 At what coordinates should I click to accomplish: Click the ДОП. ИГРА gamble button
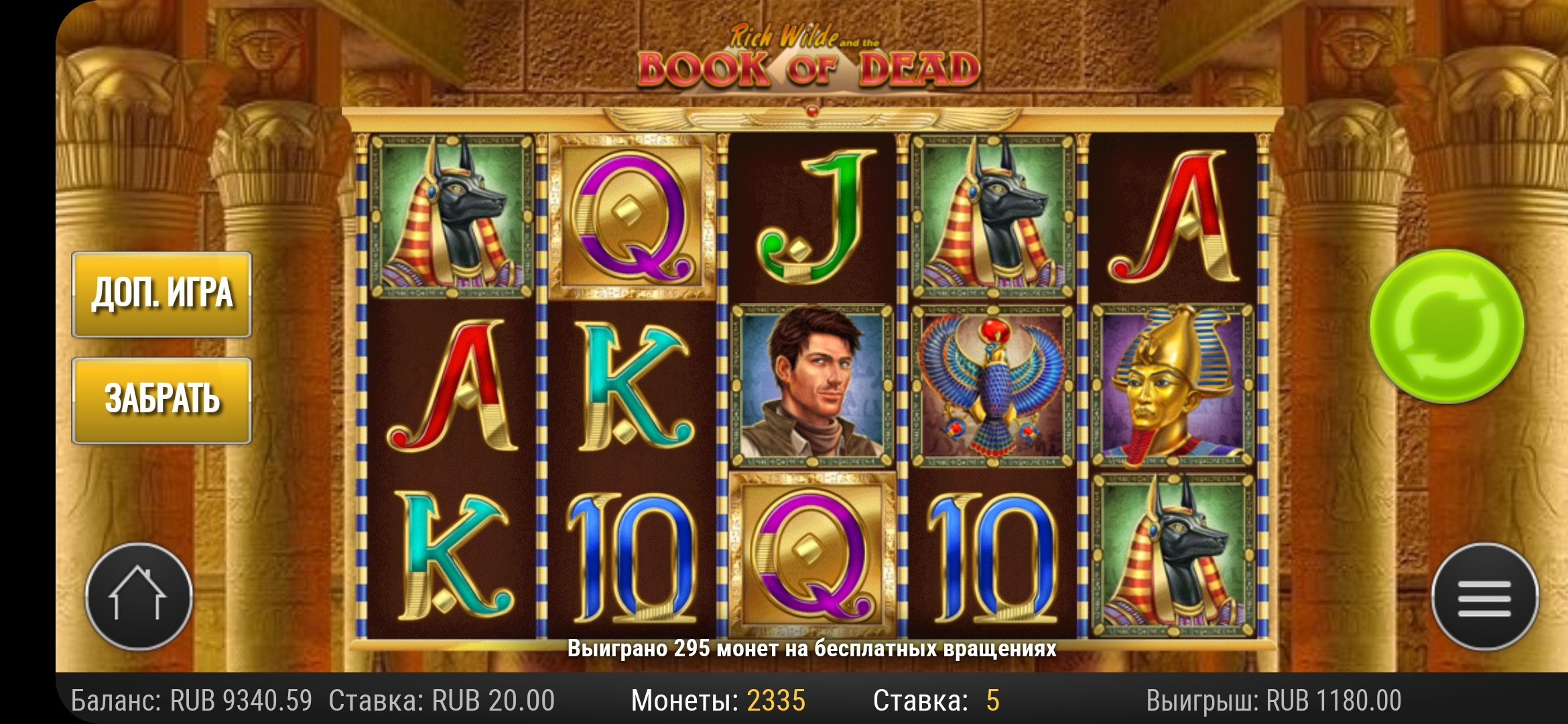click(x=161, y=294)
